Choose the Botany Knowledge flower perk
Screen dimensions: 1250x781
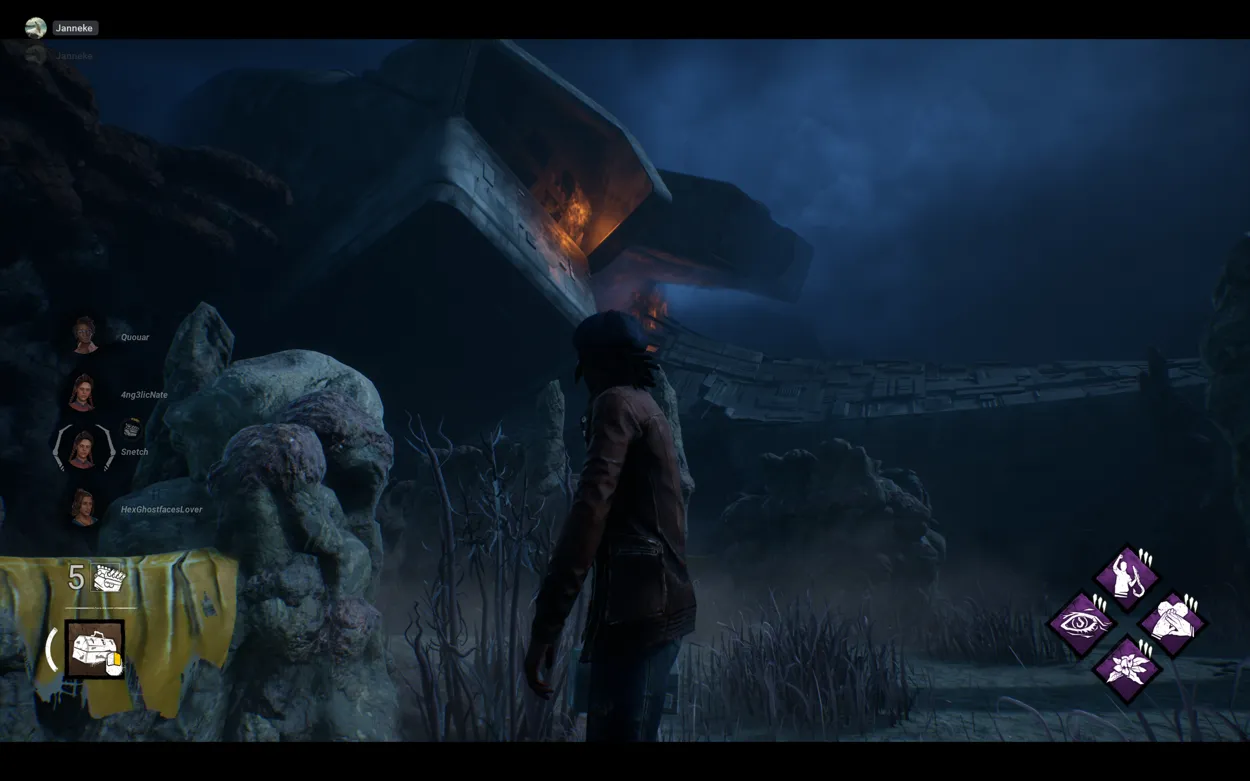point(1127,668)
